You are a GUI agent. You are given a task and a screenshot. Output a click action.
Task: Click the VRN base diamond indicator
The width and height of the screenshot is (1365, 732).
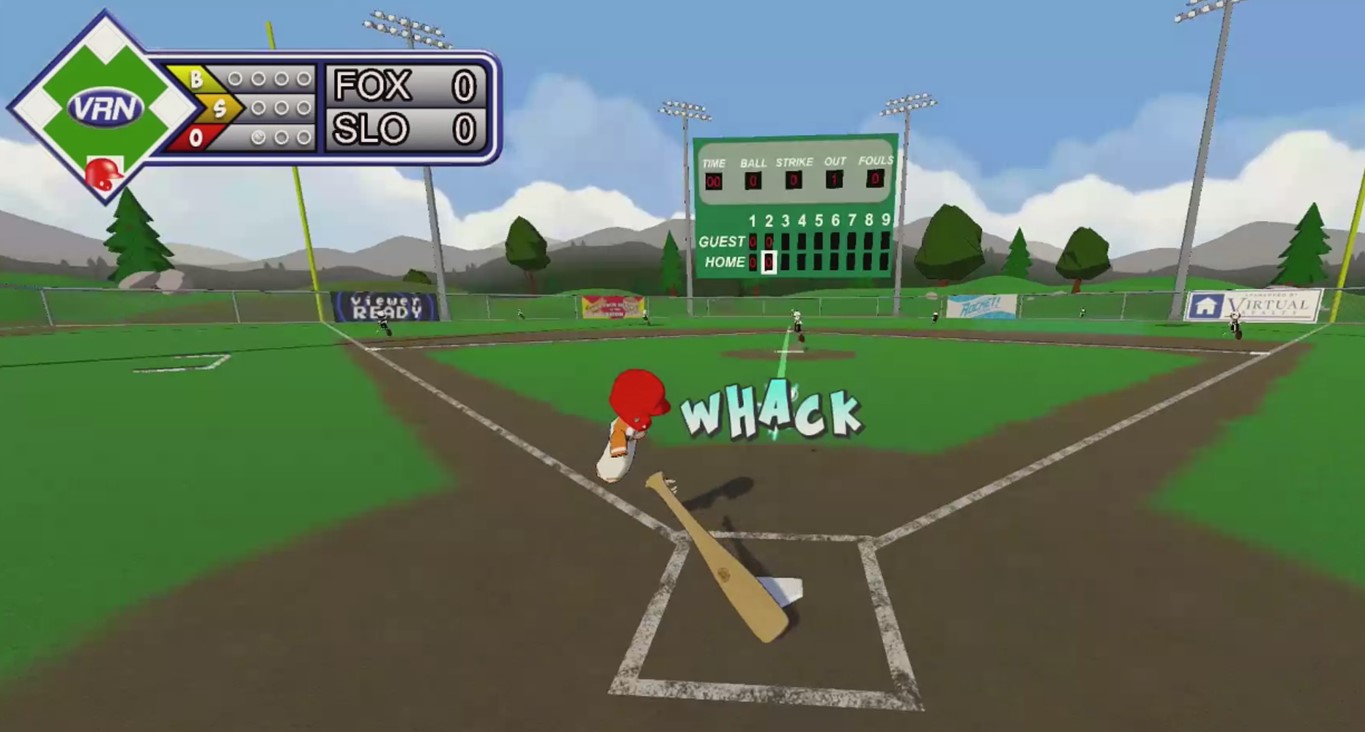104,106
